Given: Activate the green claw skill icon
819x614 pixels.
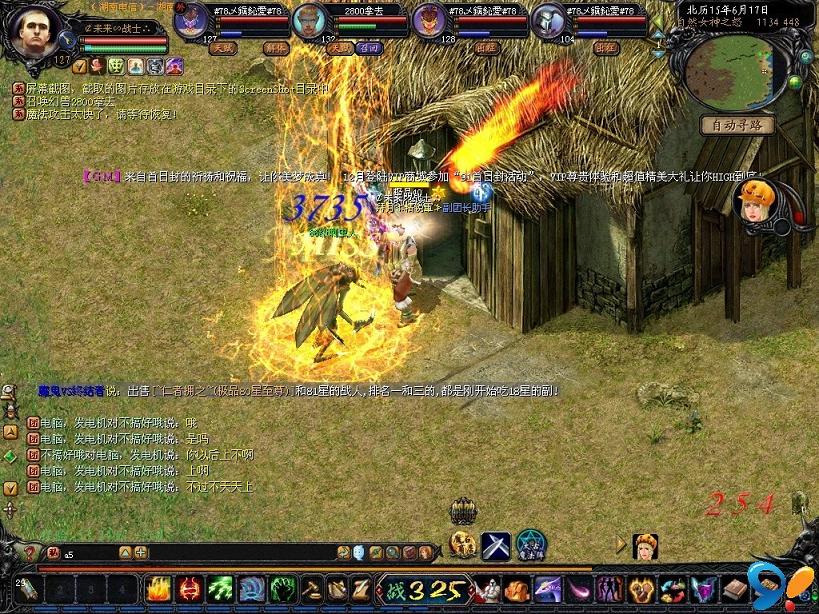Looking at the screenshot, I should [x=221, y=588].
